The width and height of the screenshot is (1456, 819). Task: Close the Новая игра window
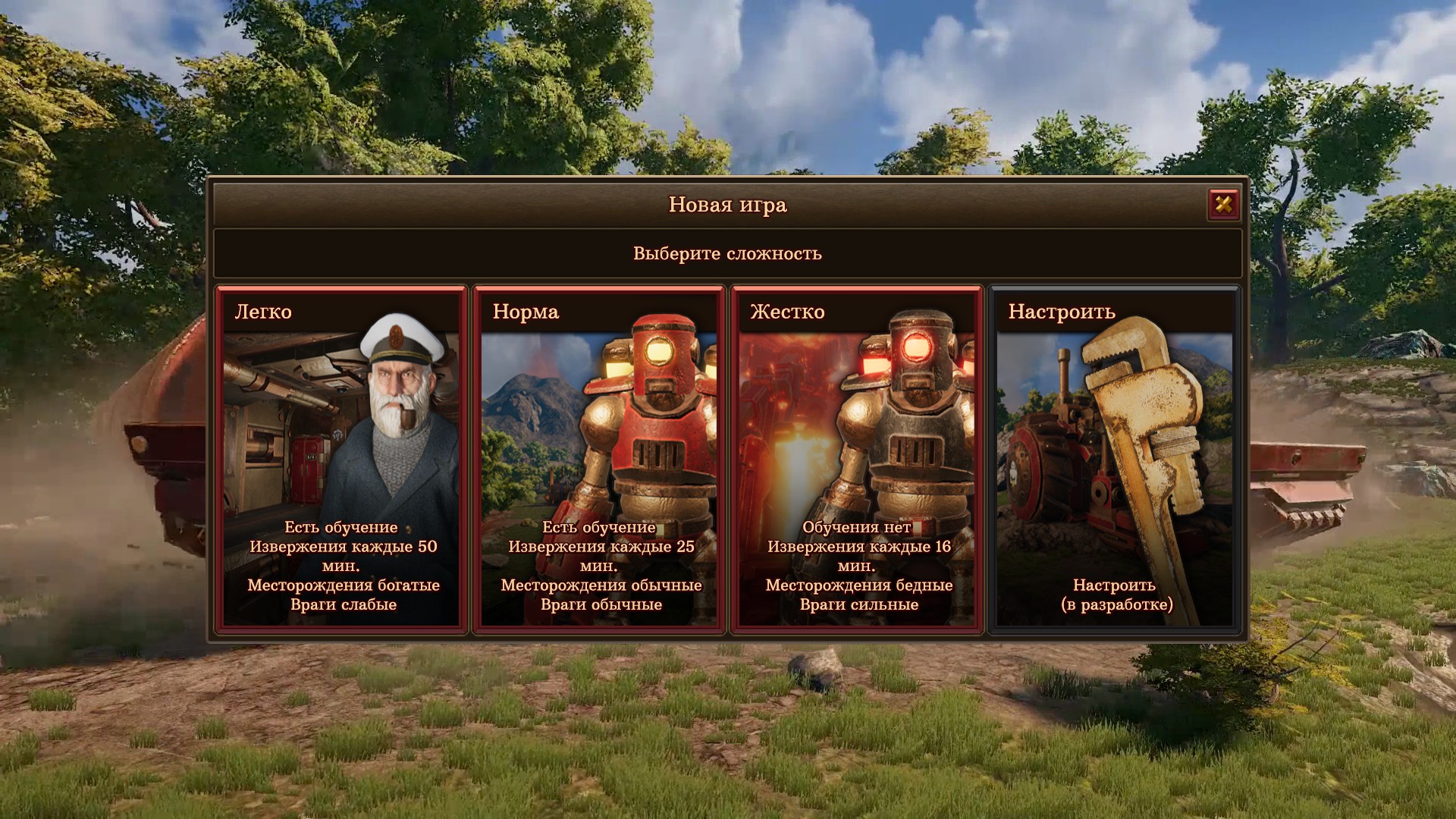[1223, 204]
